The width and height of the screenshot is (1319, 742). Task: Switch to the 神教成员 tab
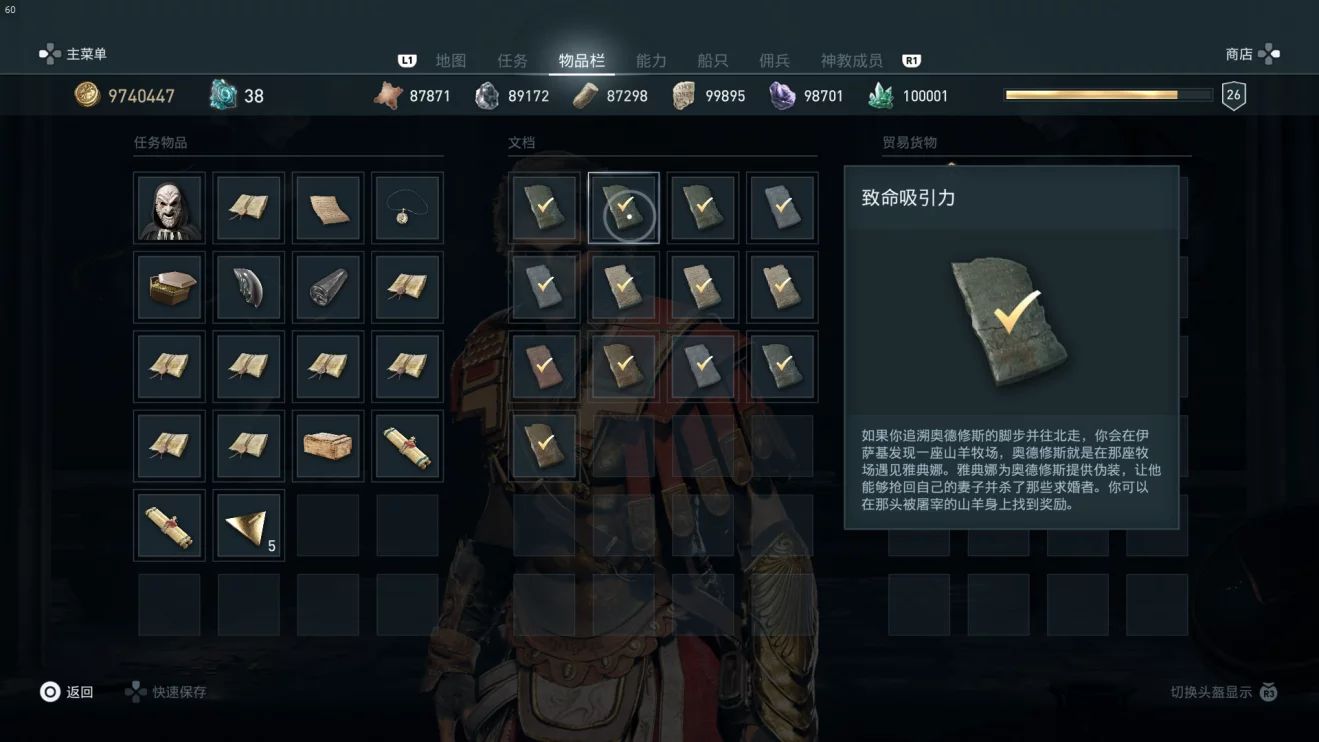point(851,61)
